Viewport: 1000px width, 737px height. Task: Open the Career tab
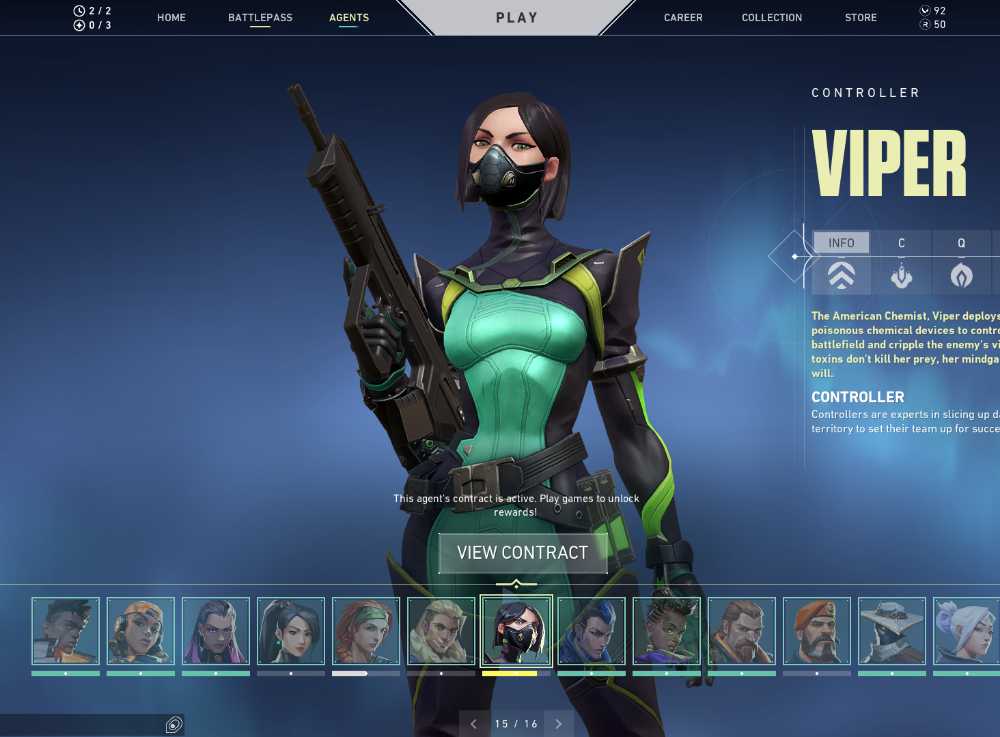pyautogui.click(x=683, y=18)
